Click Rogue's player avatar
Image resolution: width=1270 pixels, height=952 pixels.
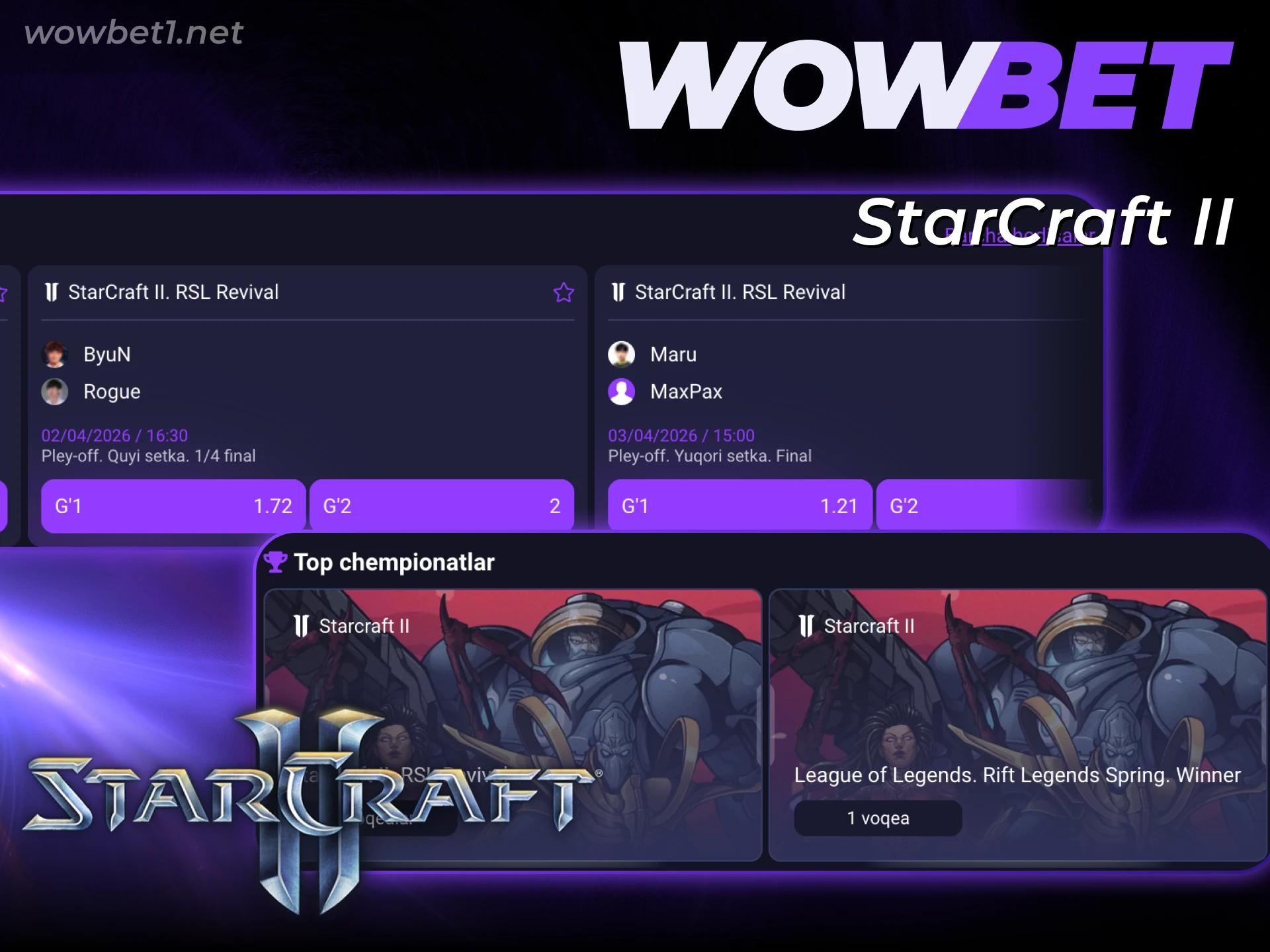pos(56,391)
